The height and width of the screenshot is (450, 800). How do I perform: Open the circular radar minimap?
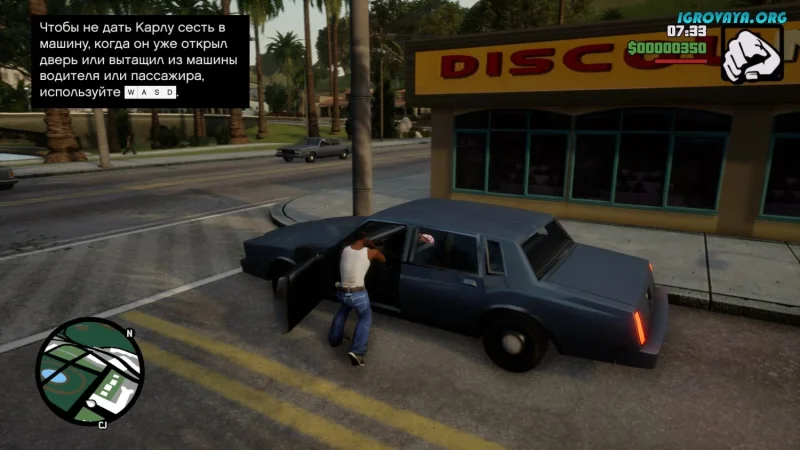tap(90, 371)
